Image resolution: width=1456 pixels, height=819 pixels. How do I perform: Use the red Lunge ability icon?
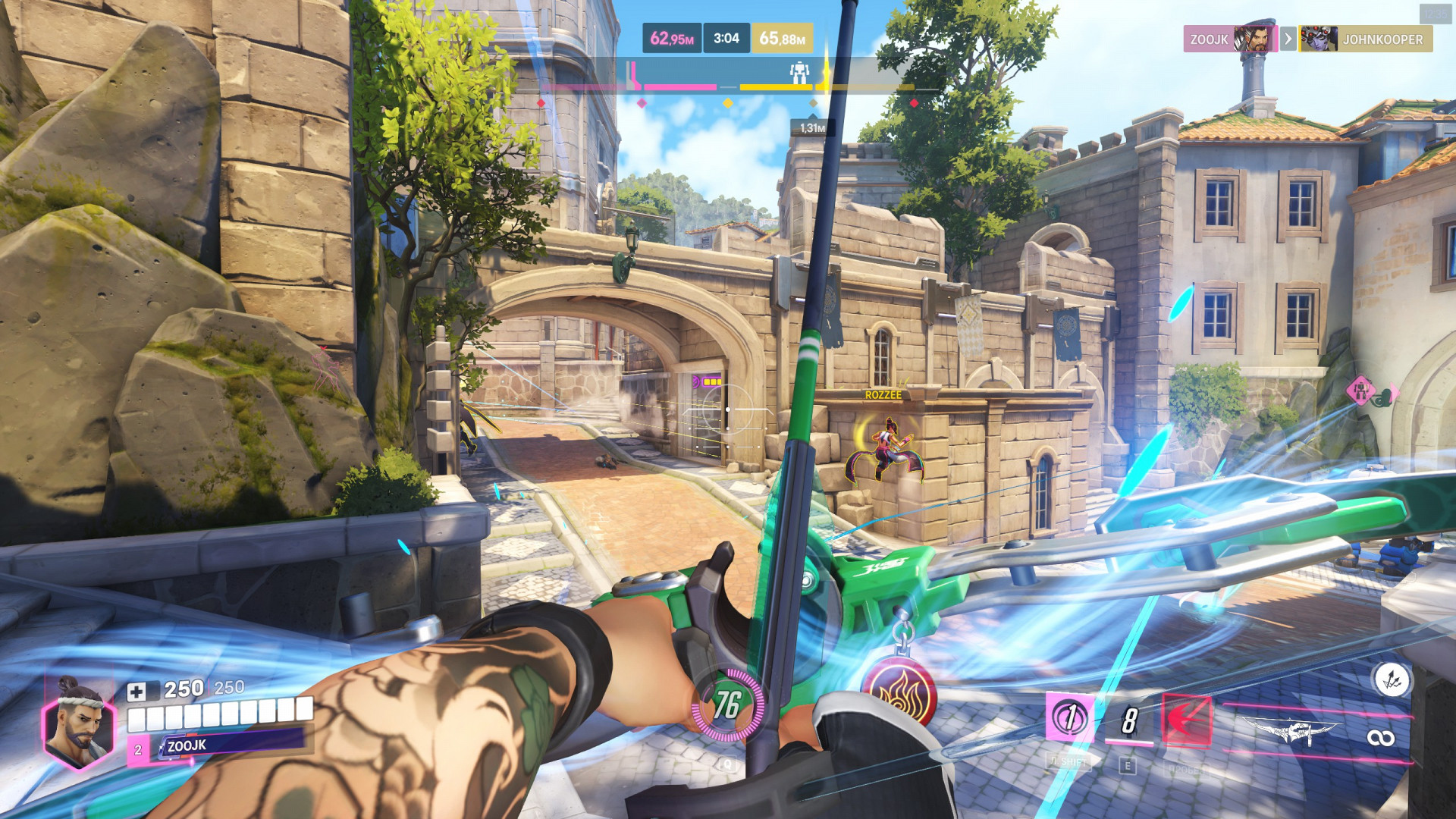click(x=1187, y=720)
